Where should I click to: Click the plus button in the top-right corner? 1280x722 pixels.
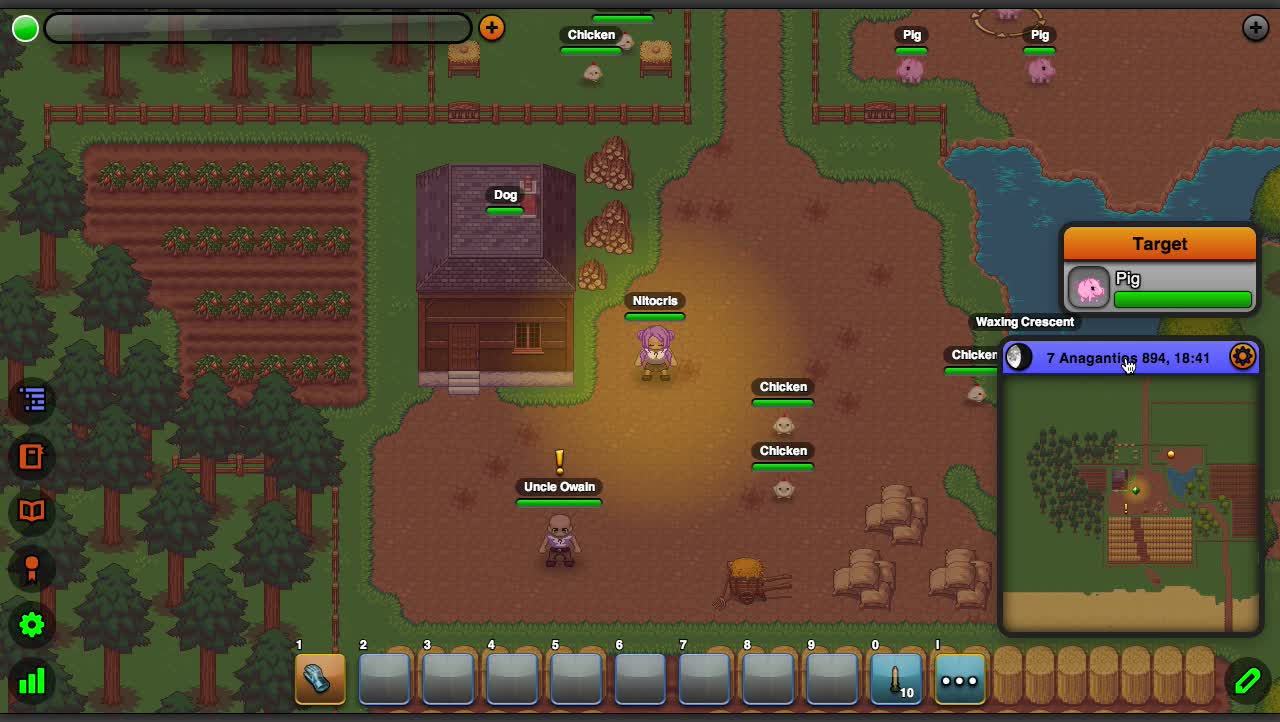[1255, 27]
